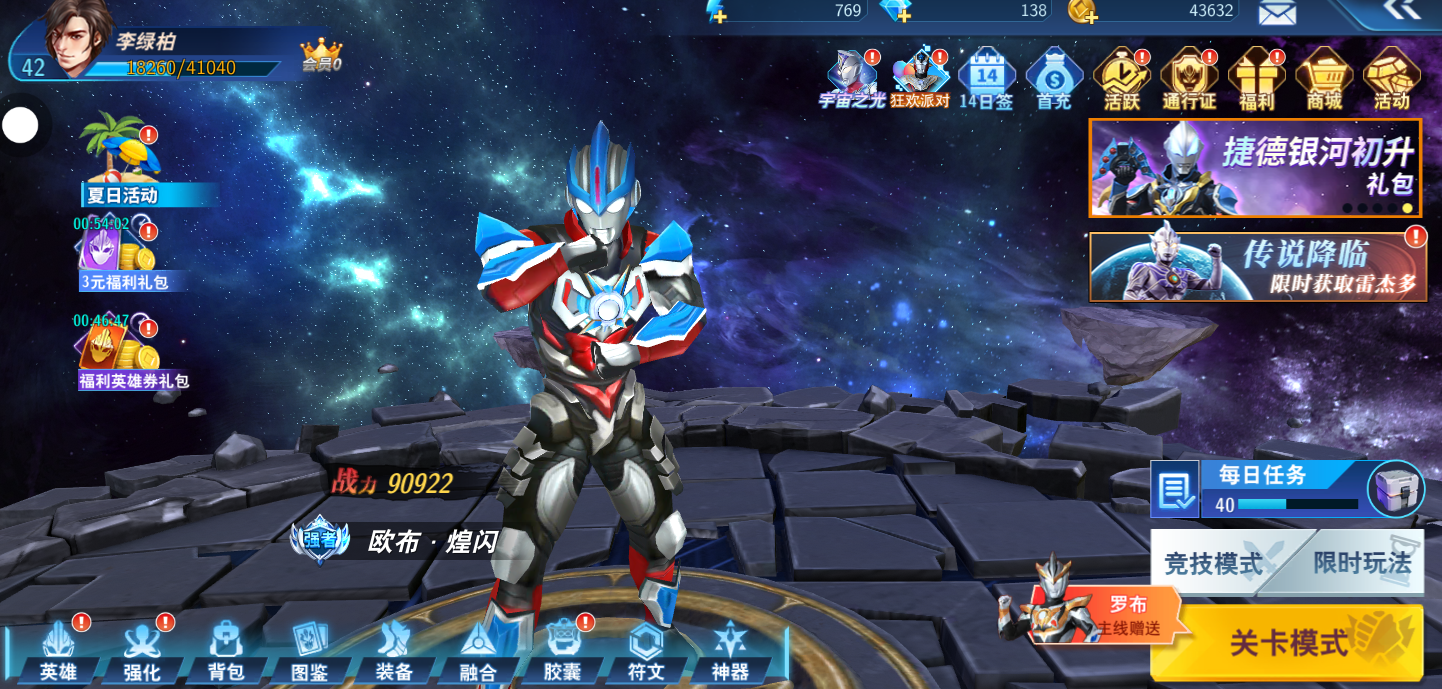Open the 胶囊 capsule menu
The width and height of the screenshot is (1442, 689).
[563, 651]
